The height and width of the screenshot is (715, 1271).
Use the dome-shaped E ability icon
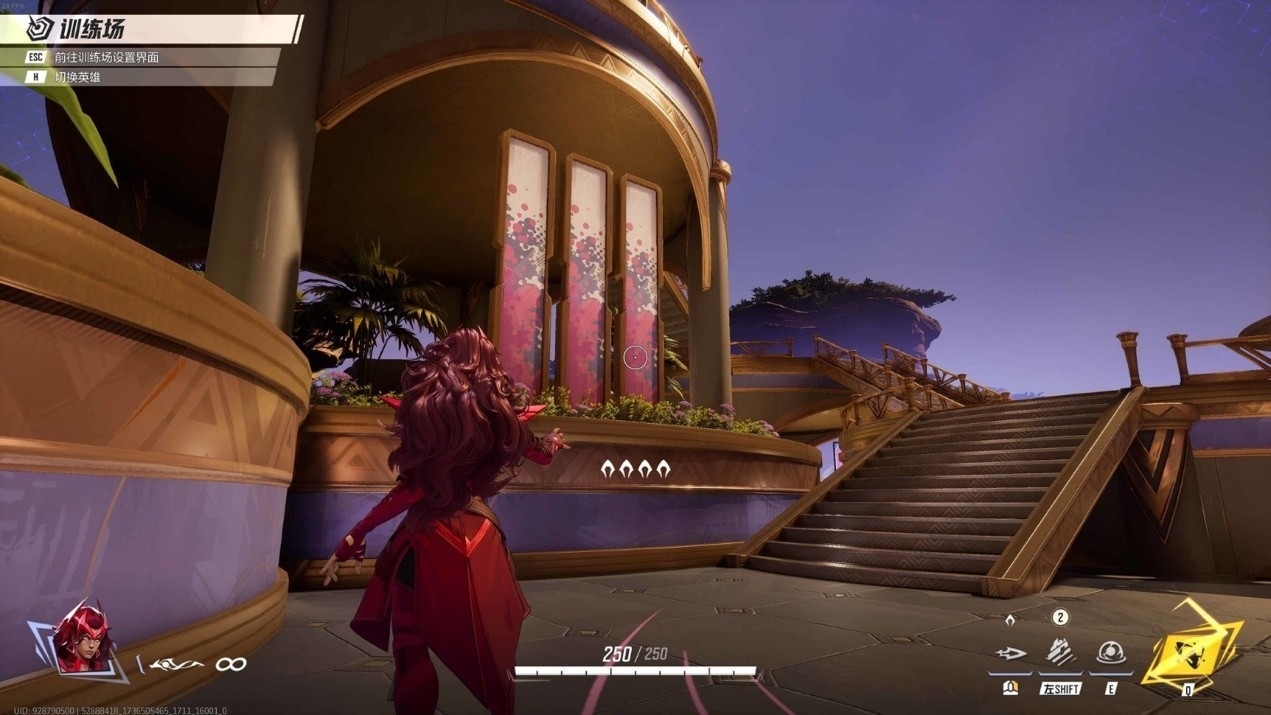1109,653
